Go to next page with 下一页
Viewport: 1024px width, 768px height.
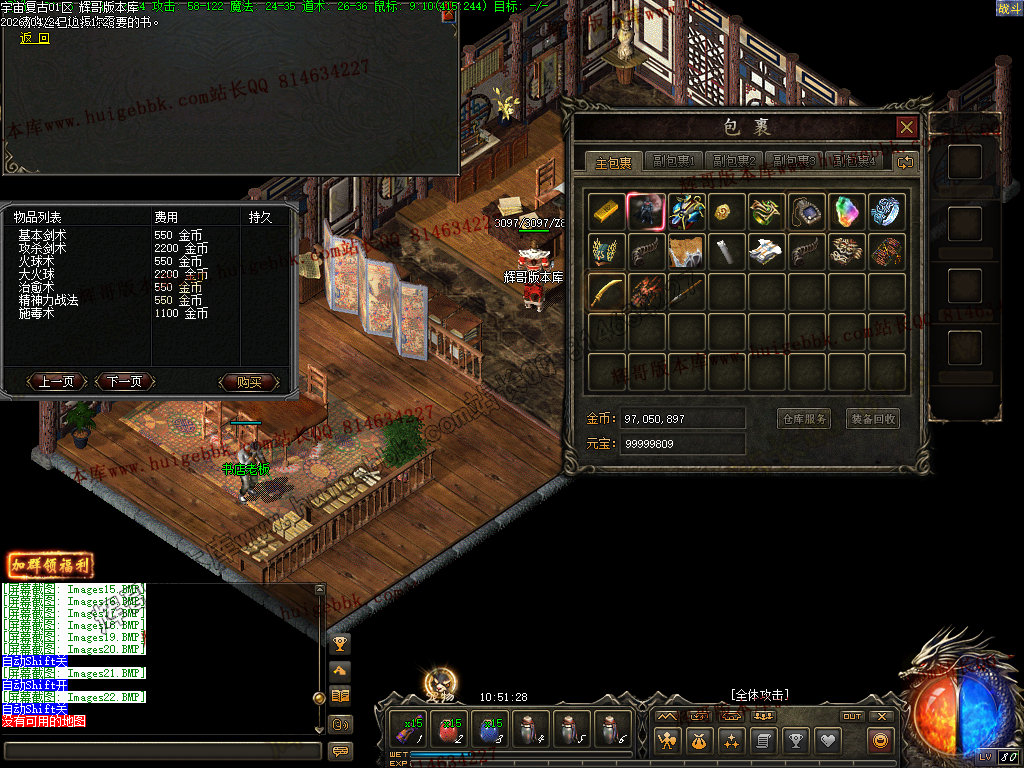click(124, 382)
